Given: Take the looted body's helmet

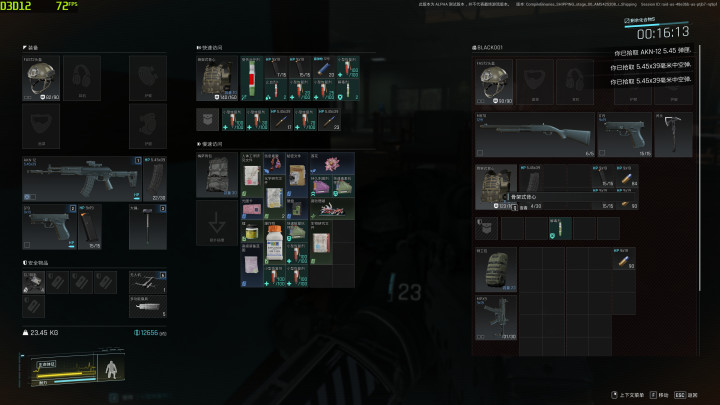Looking at the screenshot, I should pyautogui.click(x=491, y=82).
